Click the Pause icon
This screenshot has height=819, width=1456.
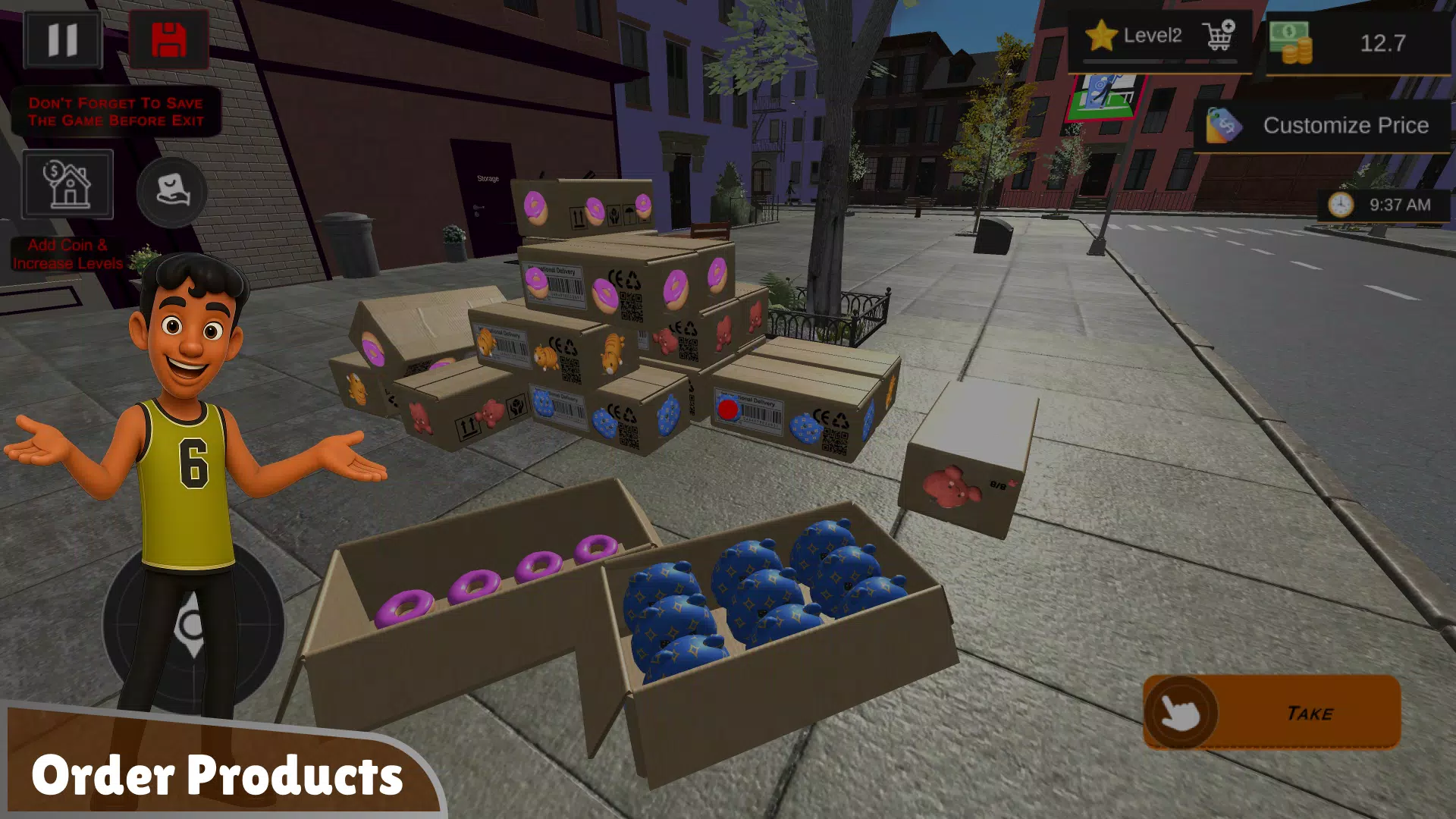[64, 39]
